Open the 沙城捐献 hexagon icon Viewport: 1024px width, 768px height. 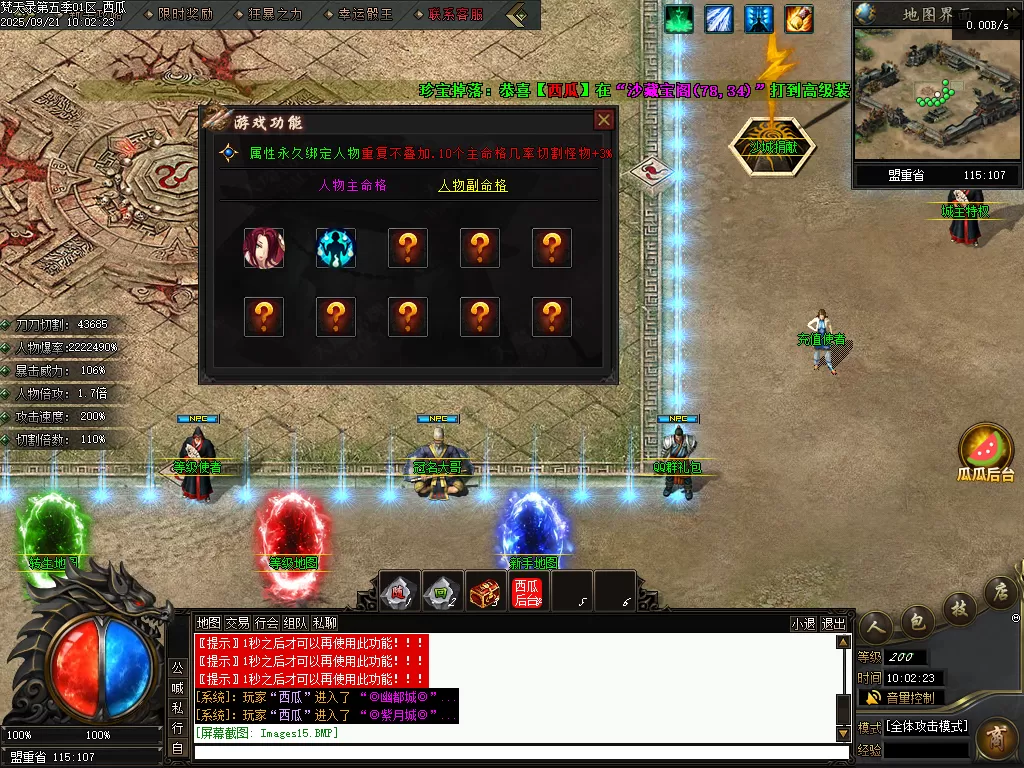pos(770,146)
